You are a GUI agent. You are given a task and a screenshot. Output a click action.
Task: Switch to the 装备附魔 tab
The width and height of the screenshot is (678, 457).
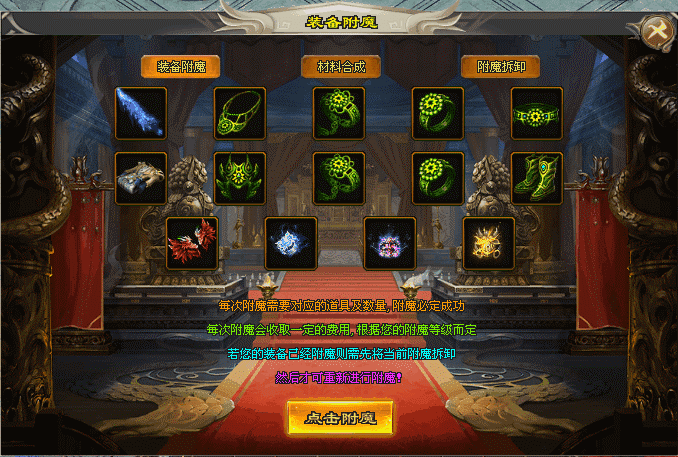pyautogui.click(x=180, y=67)
